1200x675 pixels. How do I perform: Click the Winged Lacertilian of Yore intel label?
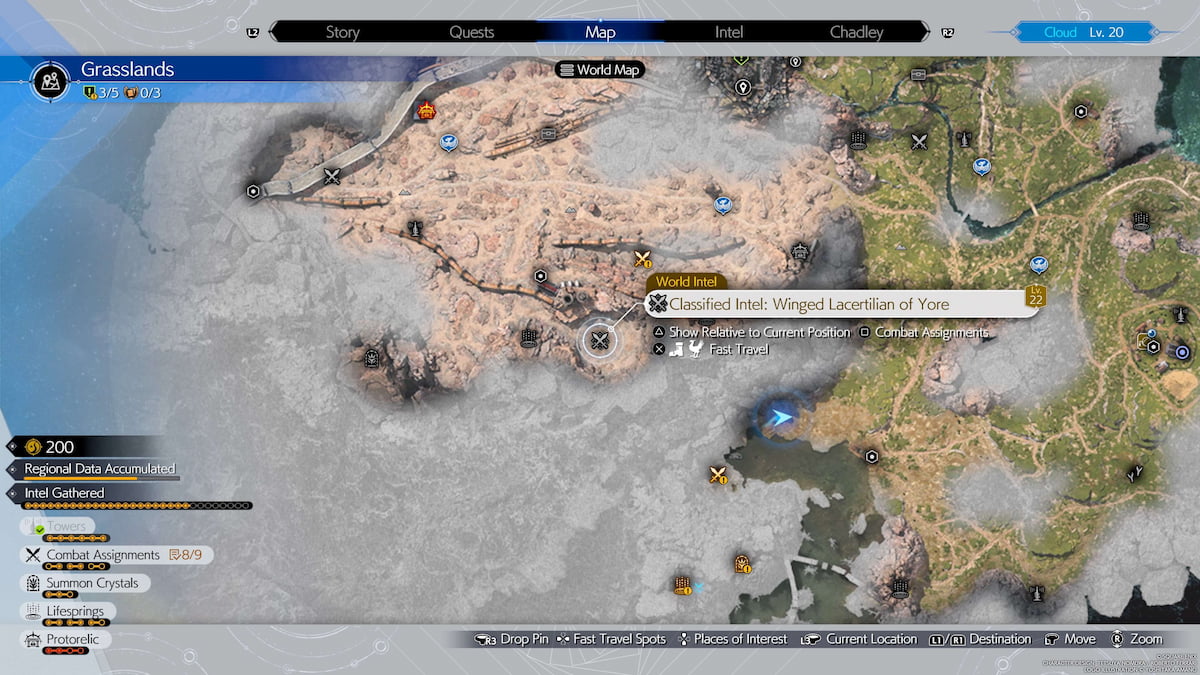(x=808, y=304)
